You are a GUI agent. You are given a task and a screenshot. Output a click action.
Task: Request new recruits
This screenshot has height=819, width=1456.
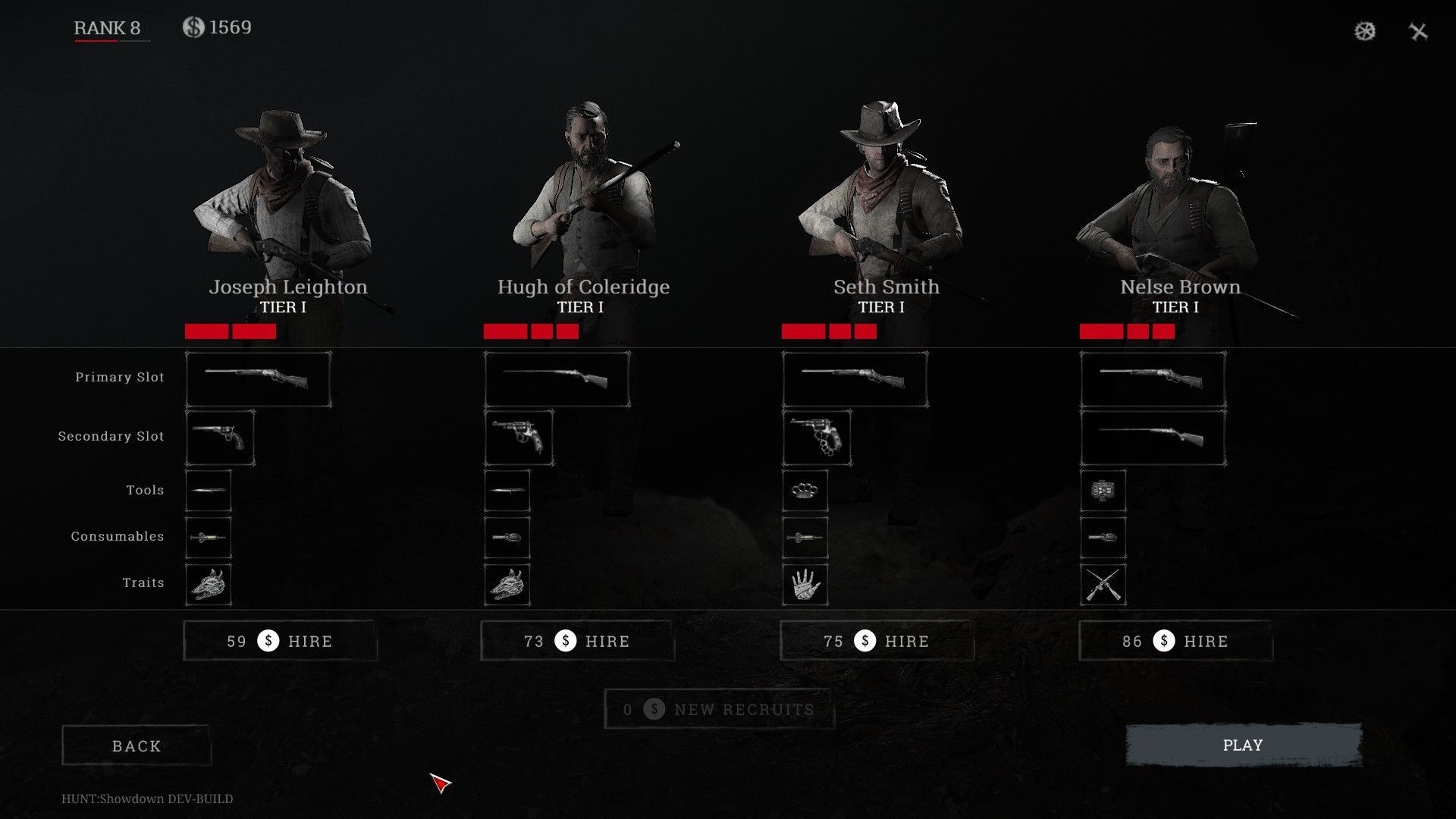719,710
